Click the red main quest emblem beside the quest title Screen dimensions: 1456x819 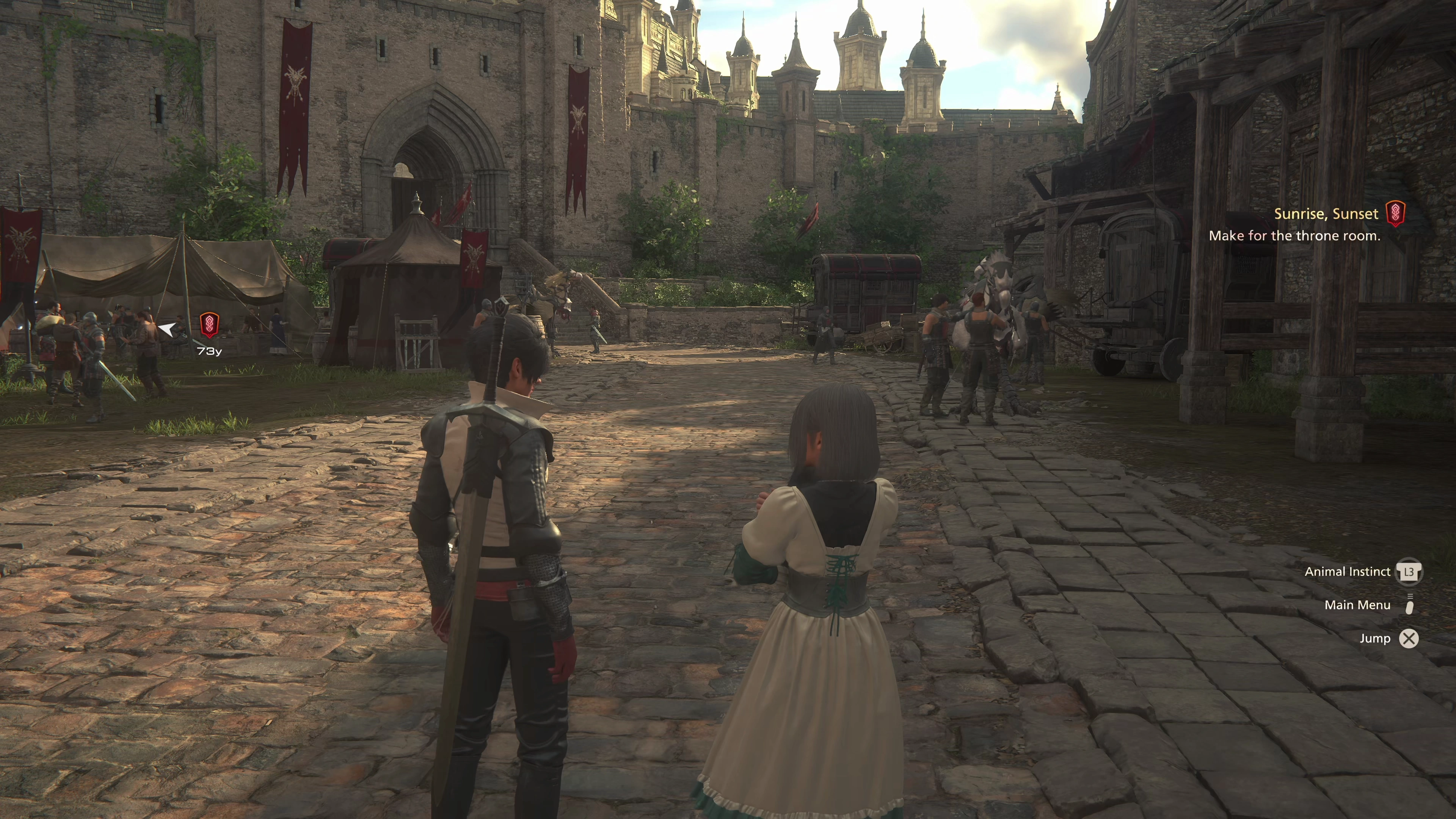[x=1395, y=214]
